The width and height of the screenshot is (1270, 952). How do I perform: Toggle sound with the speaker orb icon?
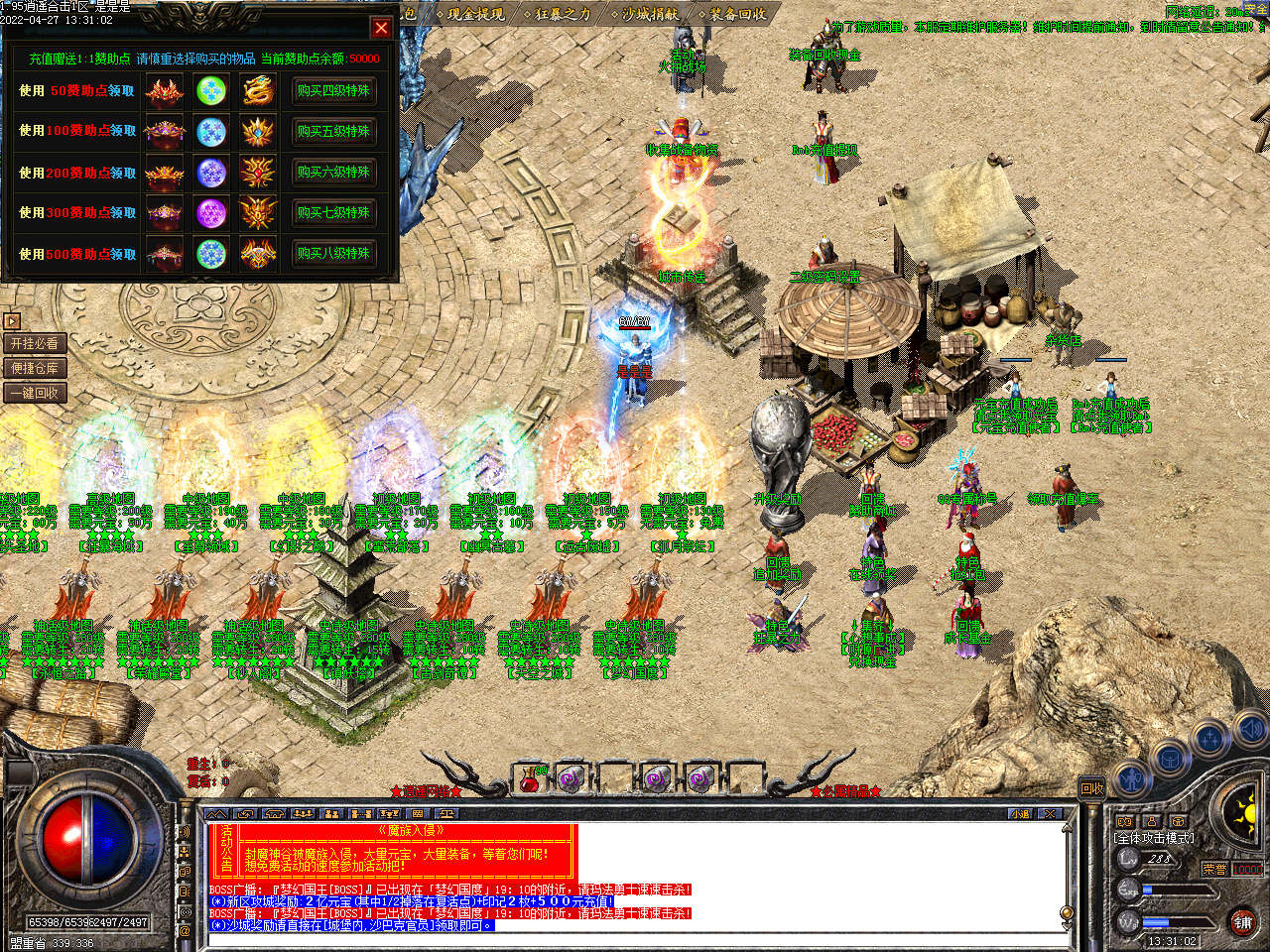coord(1251,732)
